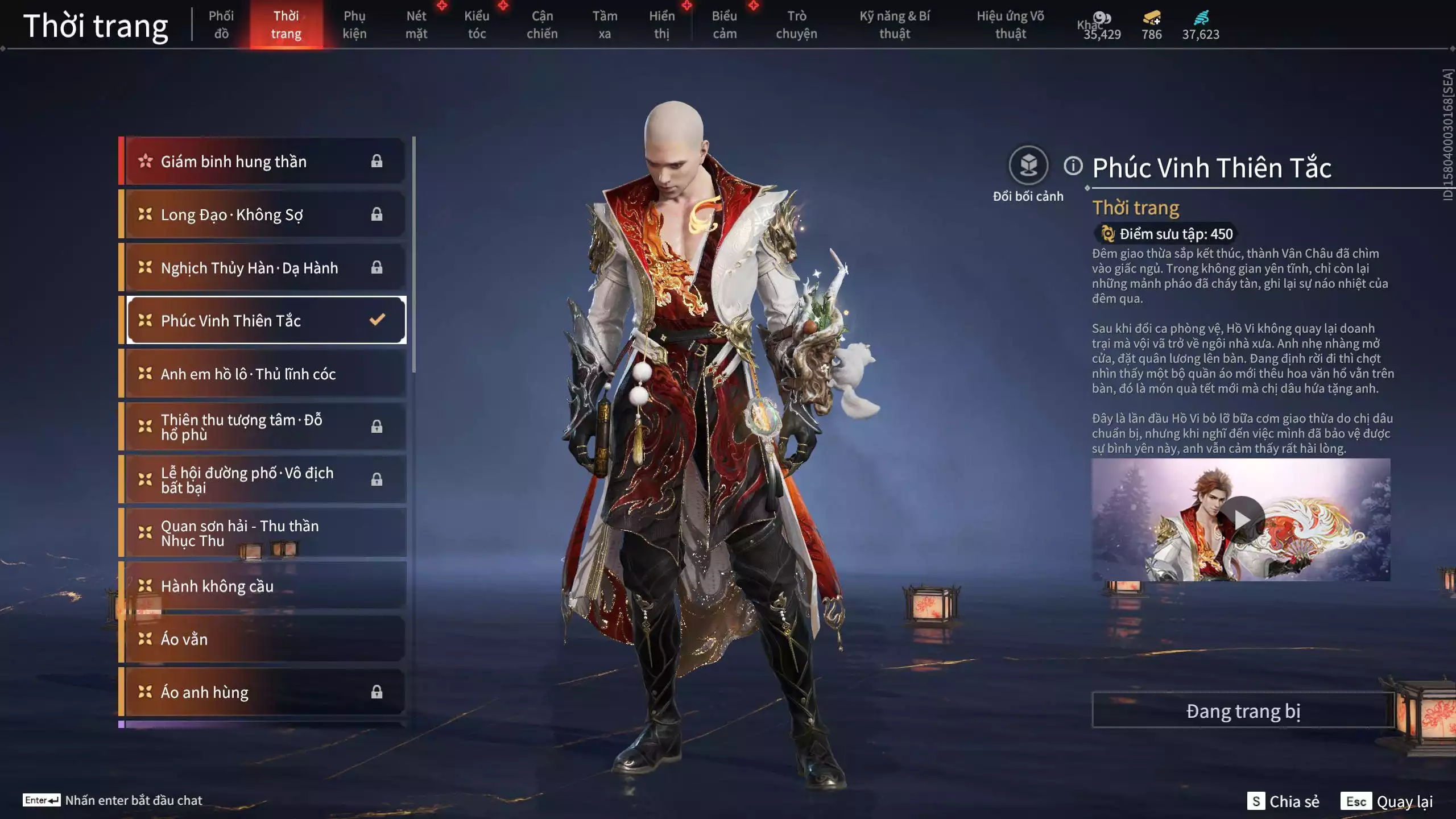Image resolution: width=1456 pixels, height=819 pixels.
Task: Open the Cận chiến tab
Action: coord(542,25)
